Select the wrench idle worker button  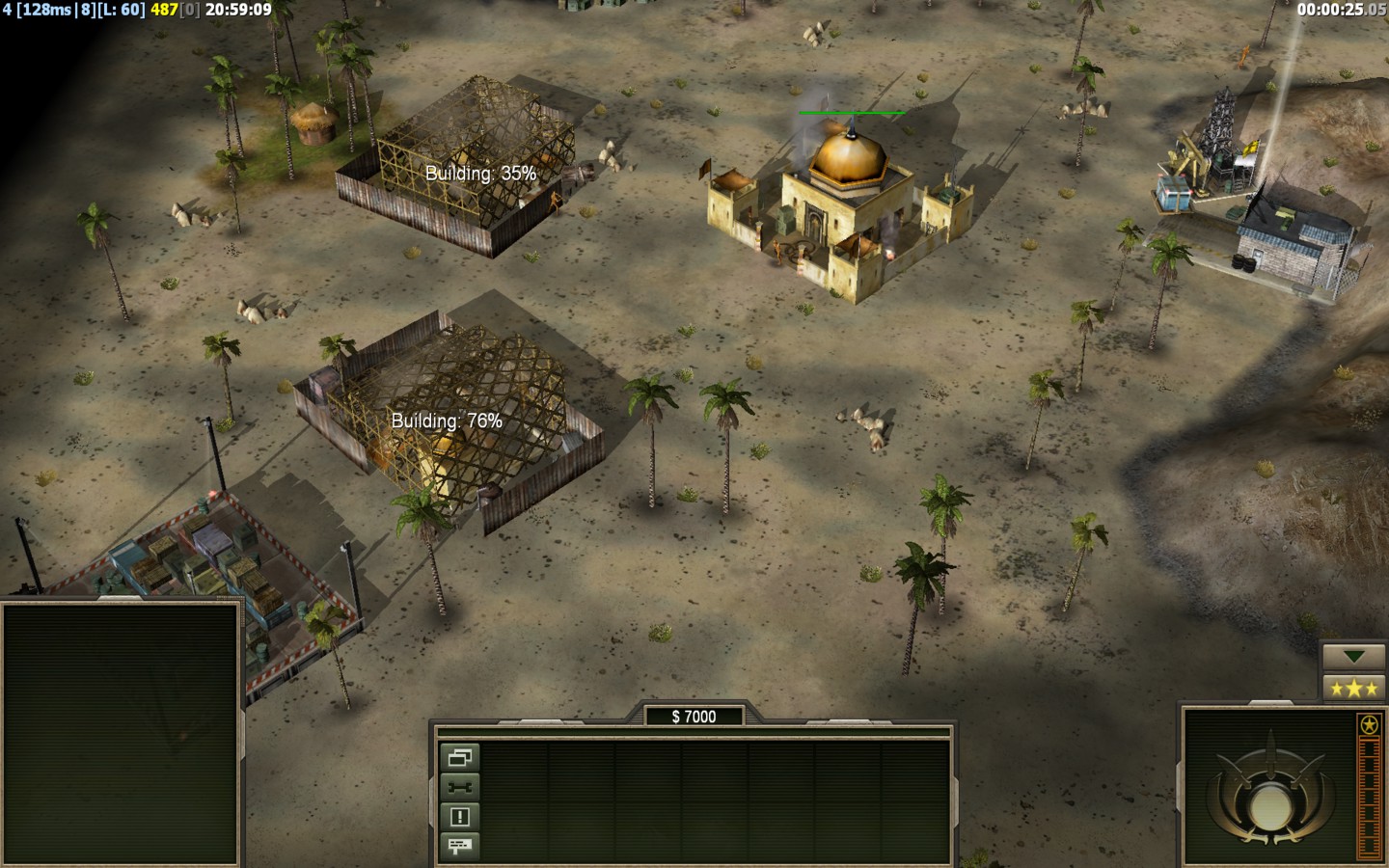pyautogui.click(x=459, y=788)
